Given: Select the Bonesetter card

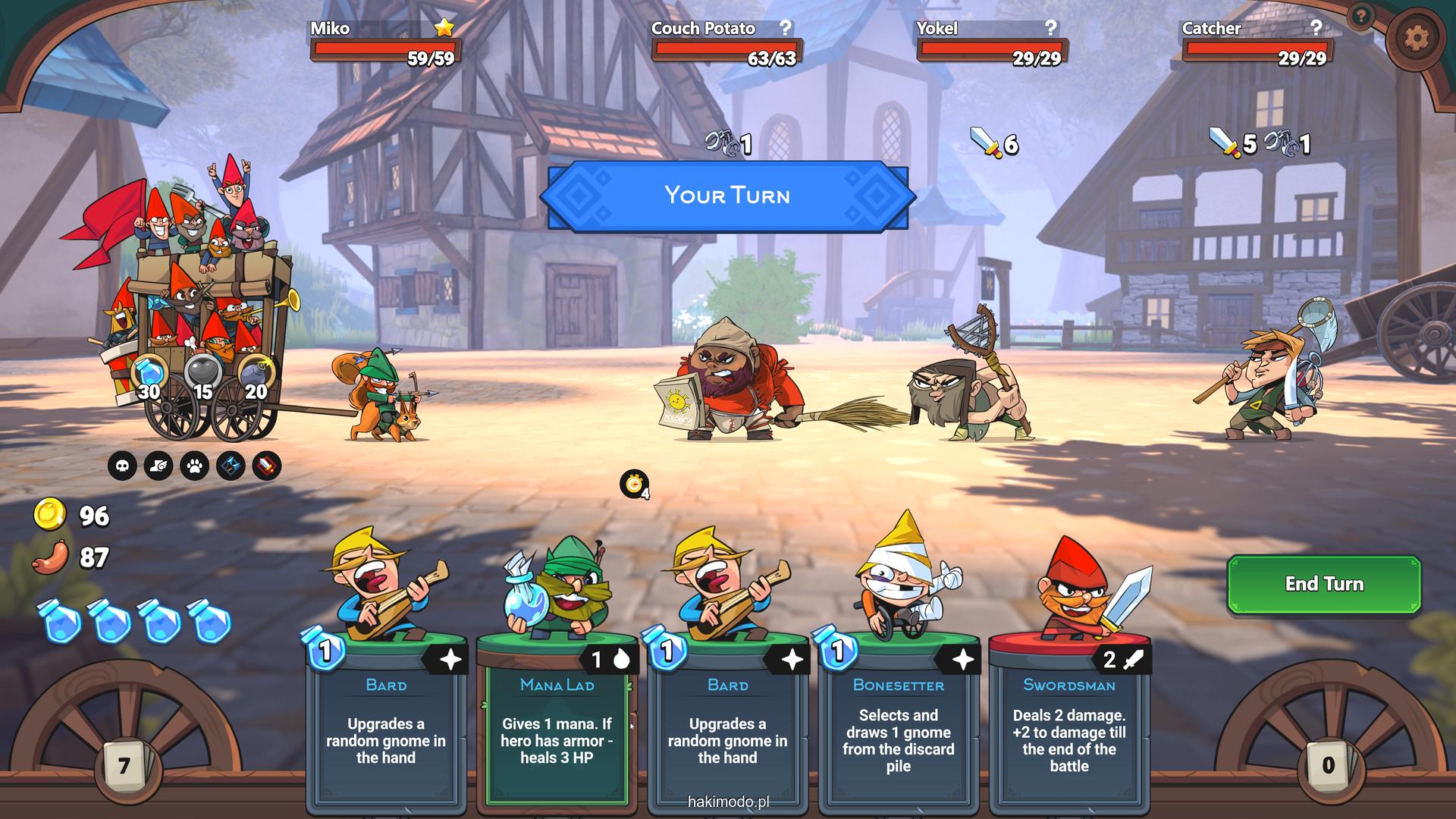Looking at the screenshot, I should 898,720.
